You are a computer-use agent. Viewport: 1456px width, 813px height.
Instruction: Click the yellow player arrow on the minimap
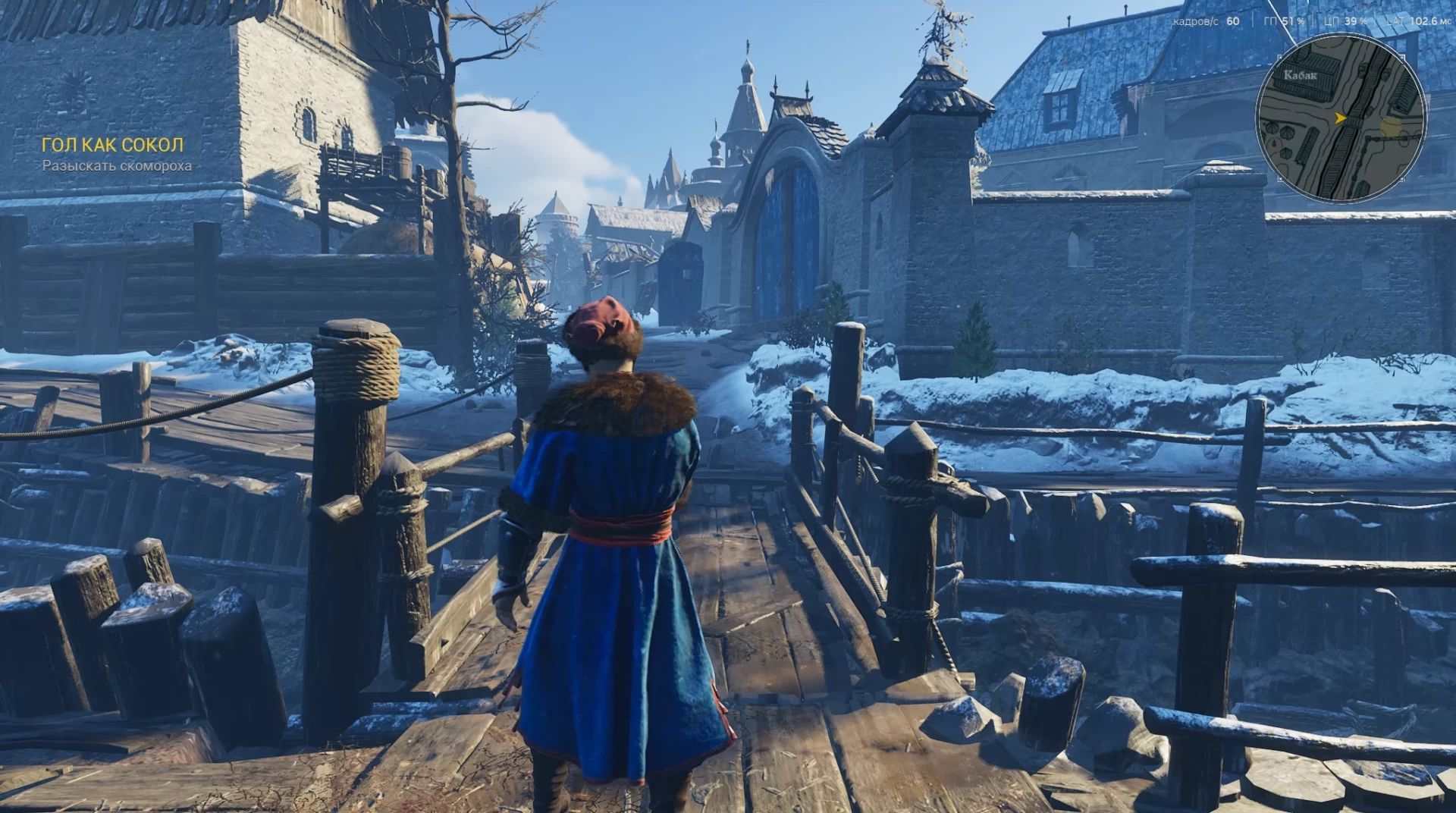(x=1340, y=118)
